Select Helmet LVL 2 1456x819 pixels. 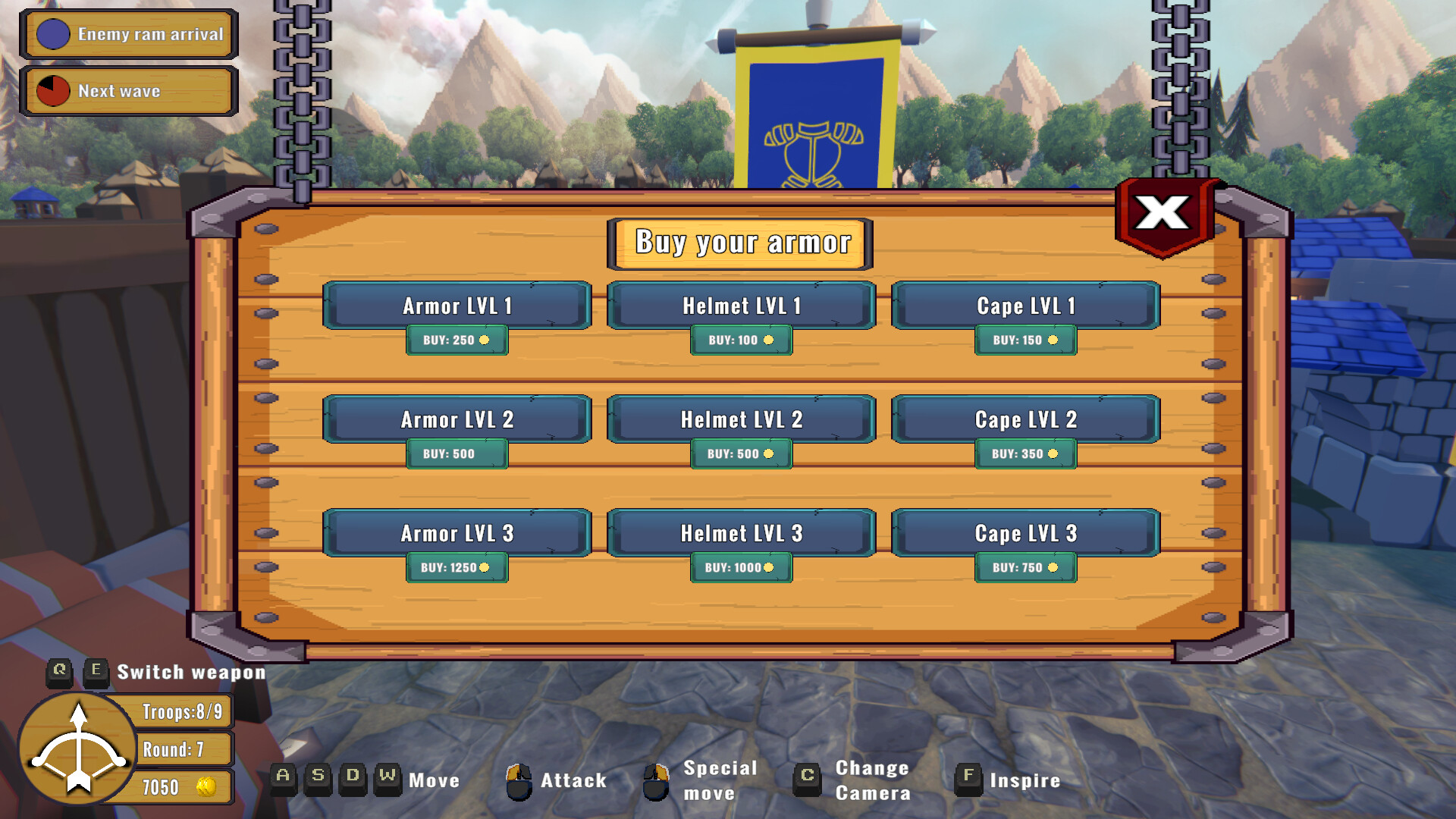tap(741, 419)
